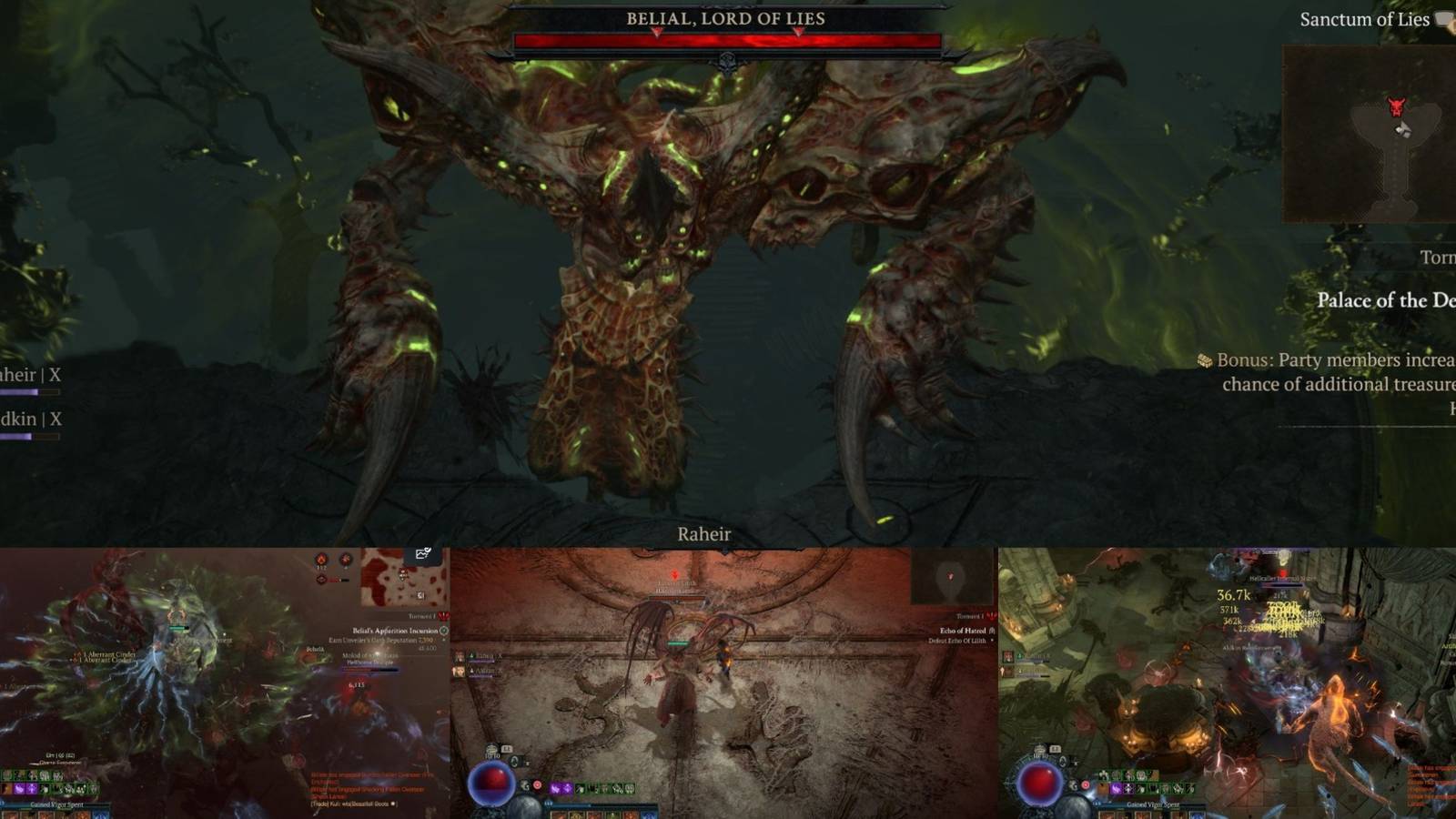Click the screenshot icon beside the bottom-left minimap

click(422, 554)
